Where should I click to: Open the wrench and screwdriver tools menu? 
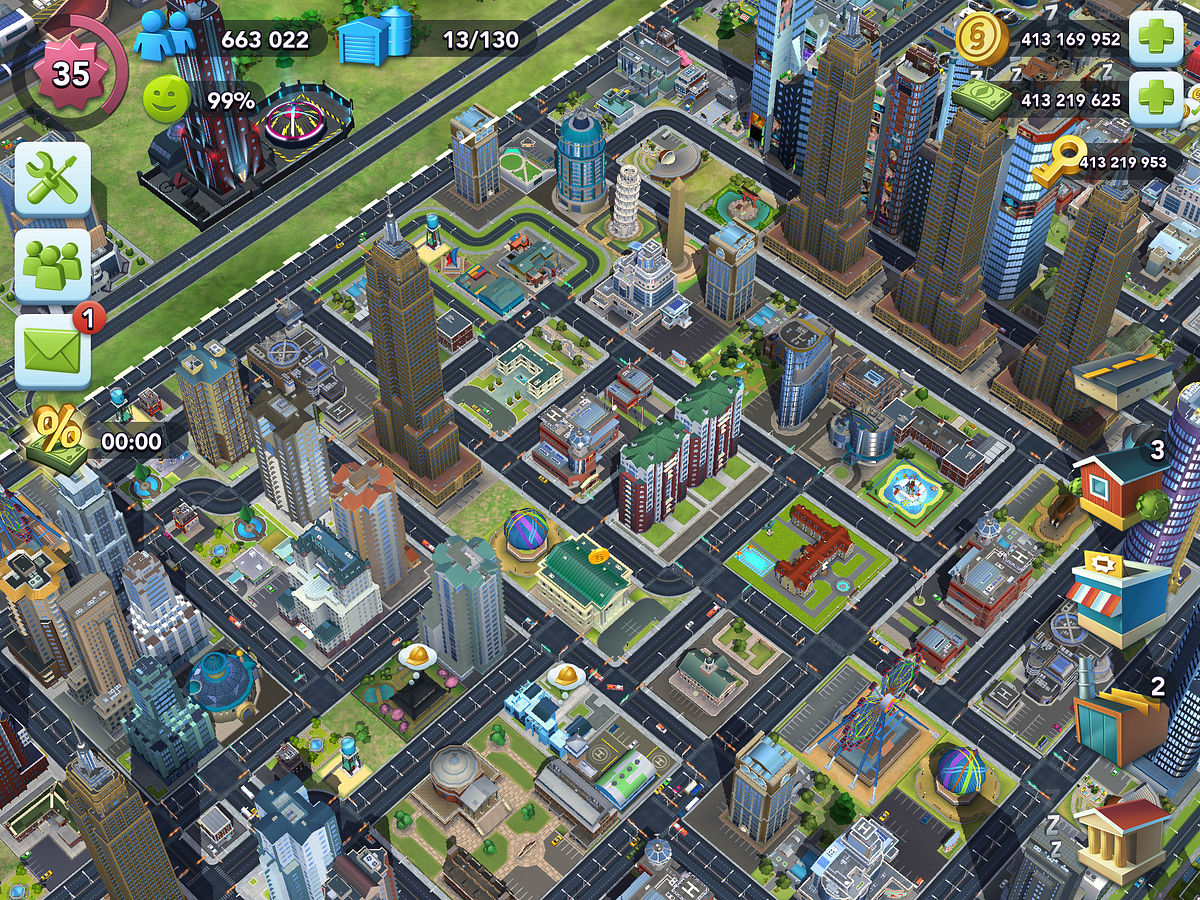pyautogui.click(x=52, y=180)
